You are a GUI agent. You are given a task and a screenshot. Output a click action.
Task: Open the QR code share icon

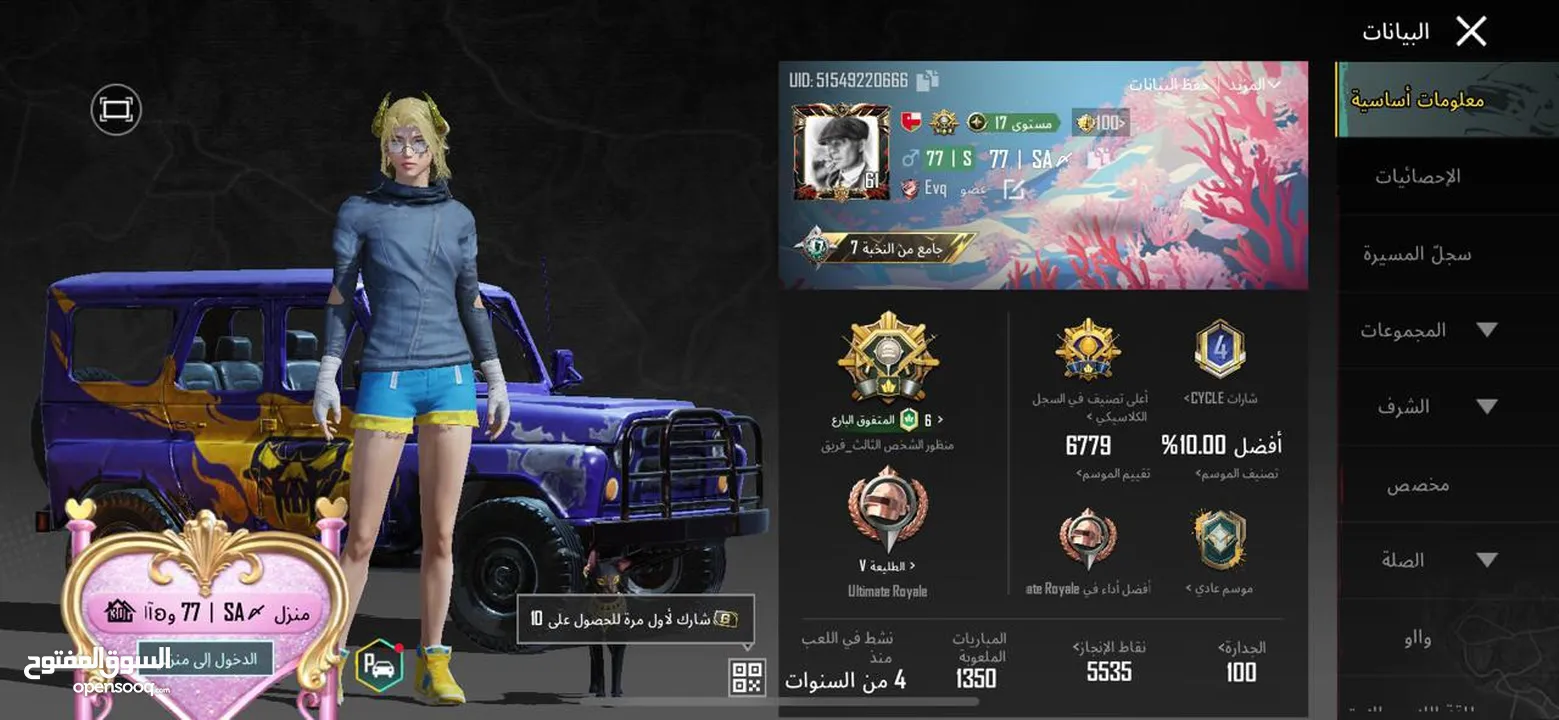pos(747,677)
